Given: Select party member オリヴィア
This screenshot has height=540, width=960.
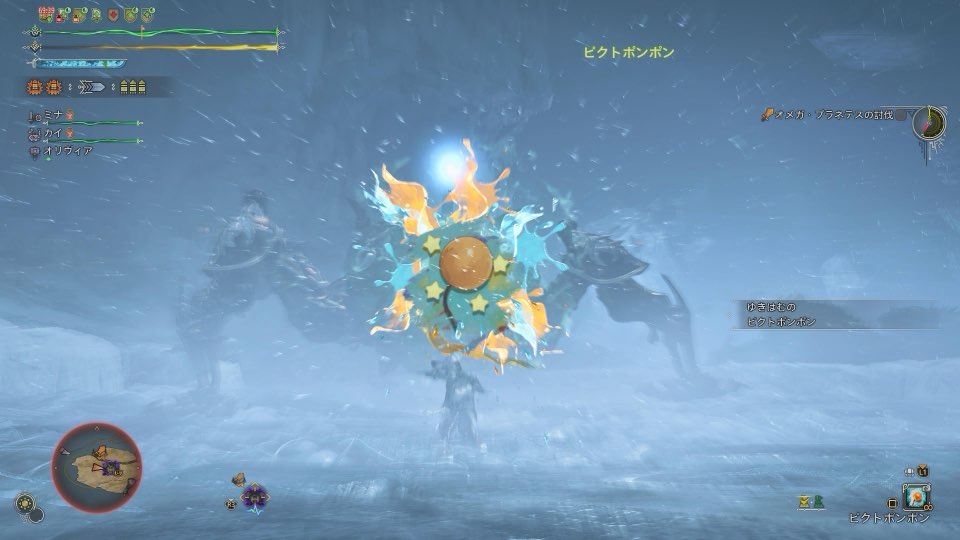Looking at the screenshot, I should pos(67,150).
